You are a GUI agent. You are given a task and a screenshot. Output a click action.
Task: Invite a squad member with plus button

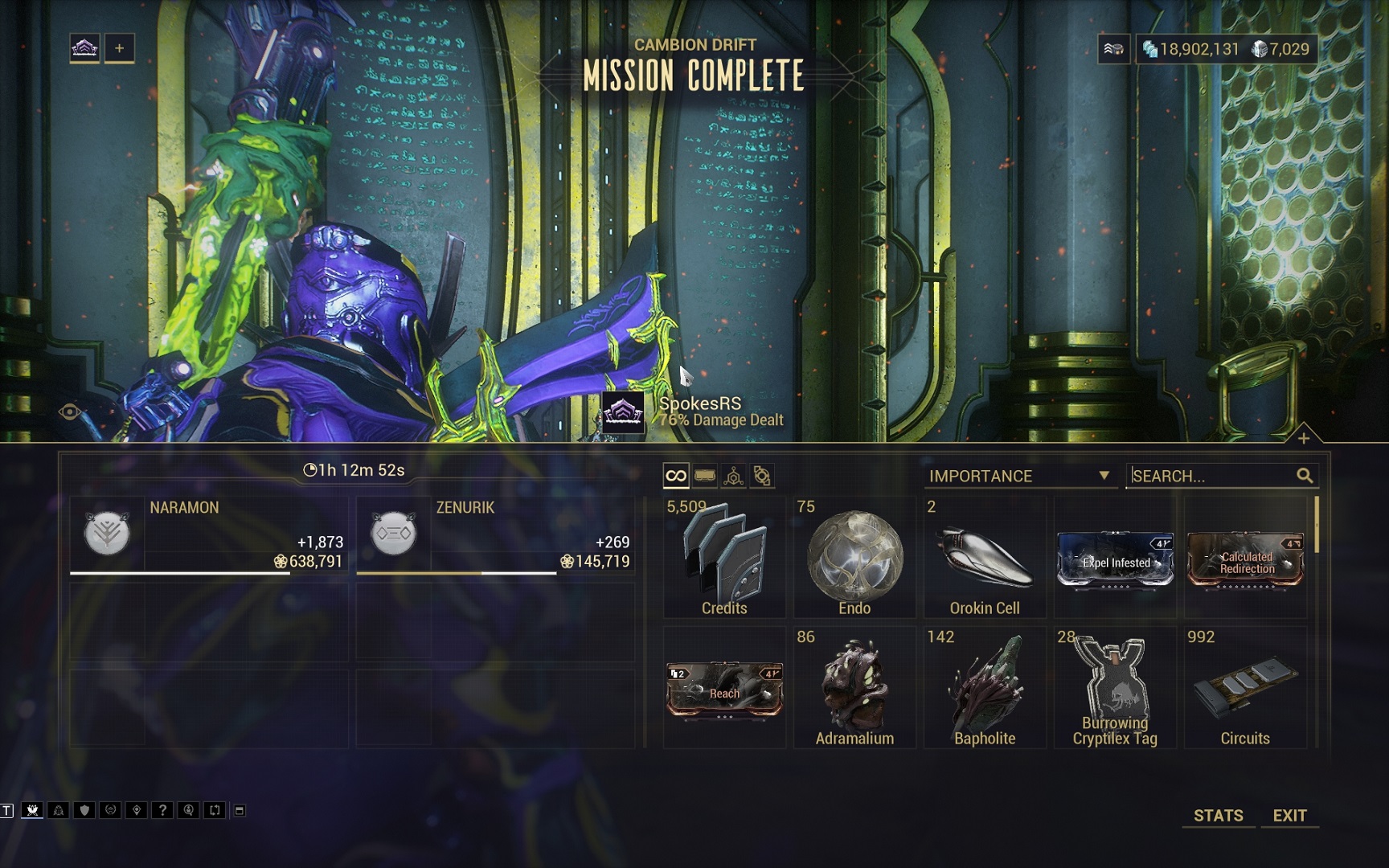119,48
